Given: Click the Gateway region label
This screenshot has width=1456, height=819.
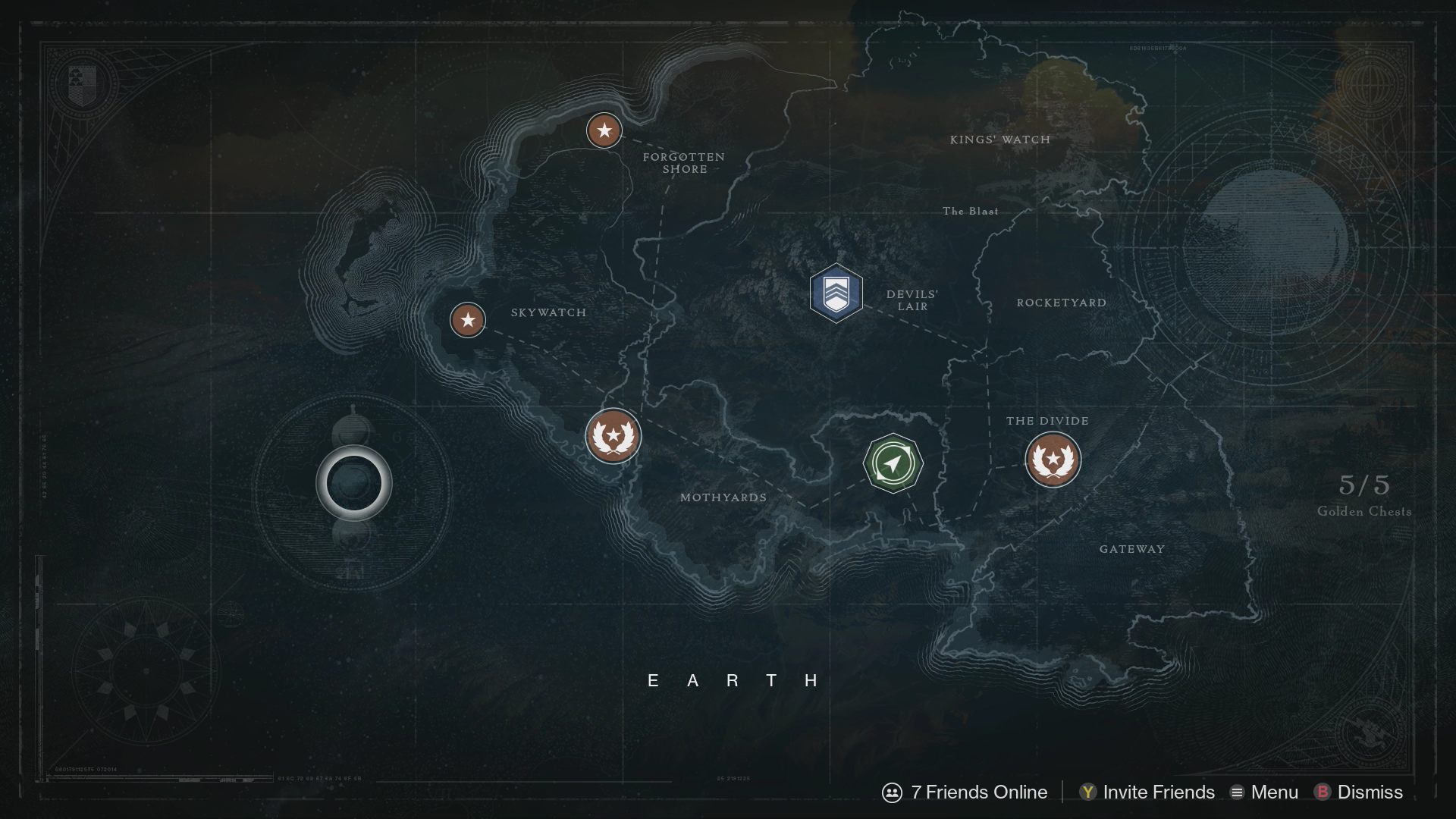Looking at the screenshot, I should tap(1132, 548).
